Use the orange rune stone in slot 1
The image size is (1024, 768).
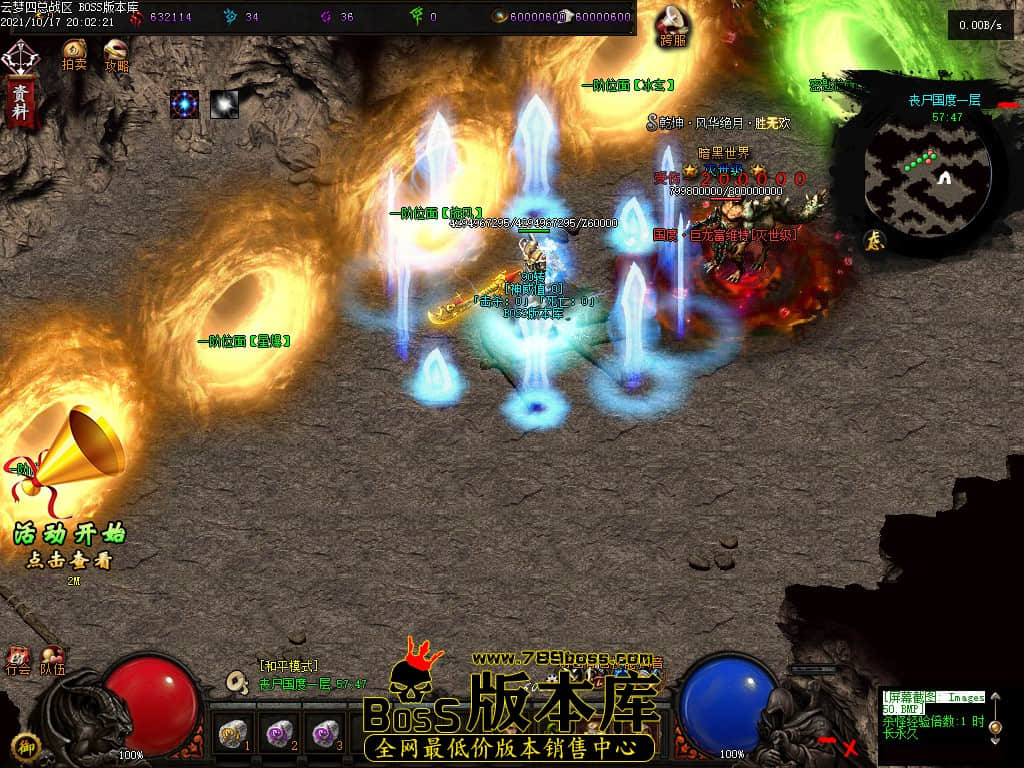(x=233, y=735)
